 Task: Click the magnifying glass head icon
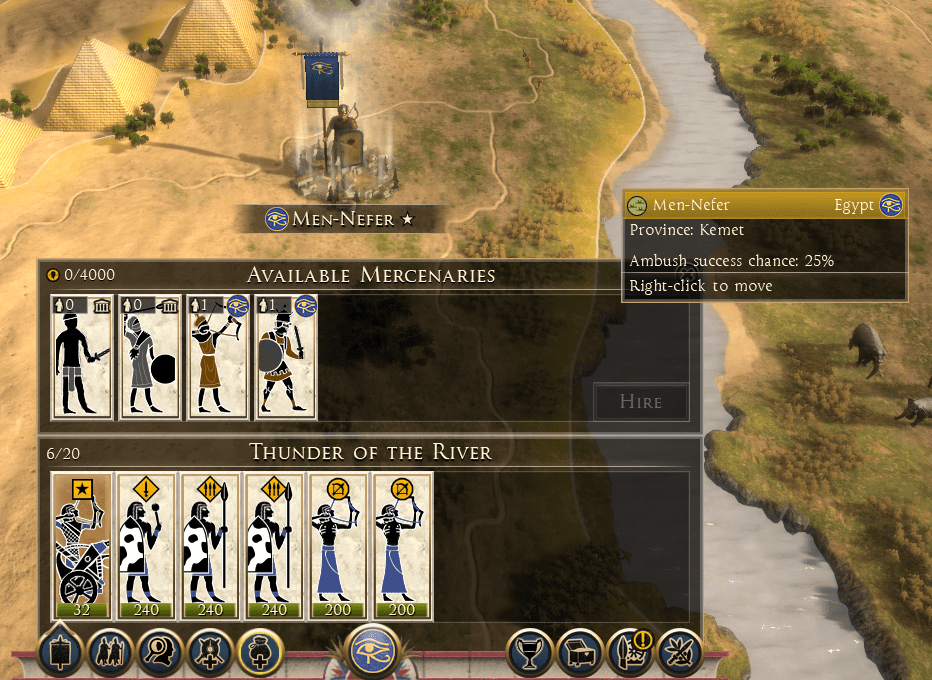160,654
